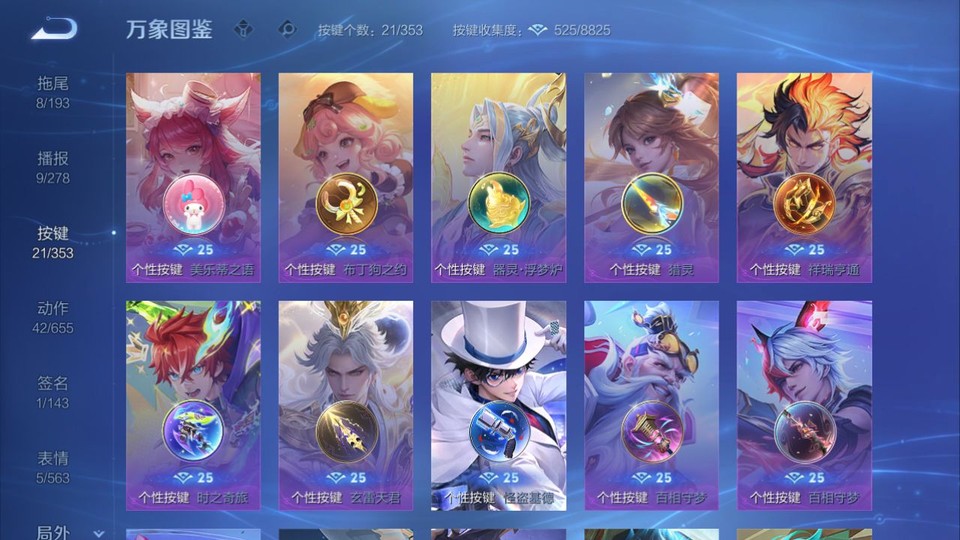Select the 美乐蒂之语 key skin card
The width and height of the screenshot is (960, 540).
[x=193, y=178]
